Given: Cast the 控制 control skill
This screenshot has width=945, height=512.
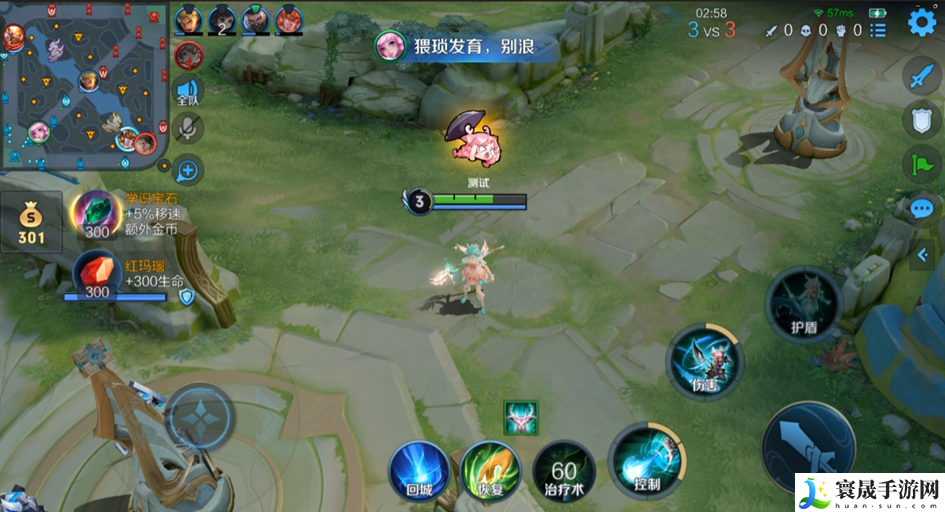Looking at the screenshot, I should [x=643, y=459].
